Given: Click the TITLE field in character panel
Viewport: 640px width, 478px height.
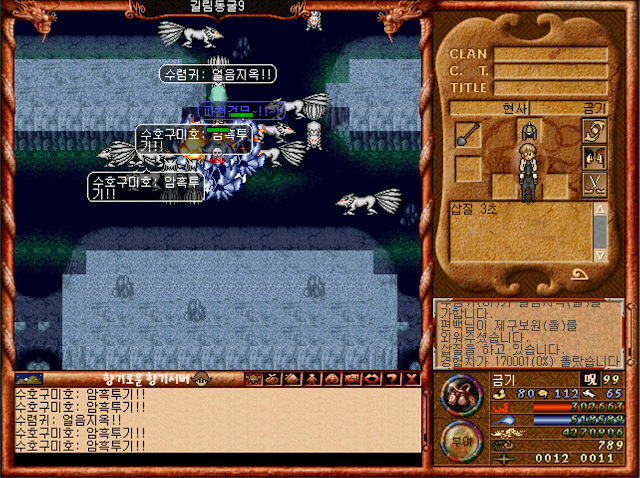Looking at the screenshot, I should [550, 87].
